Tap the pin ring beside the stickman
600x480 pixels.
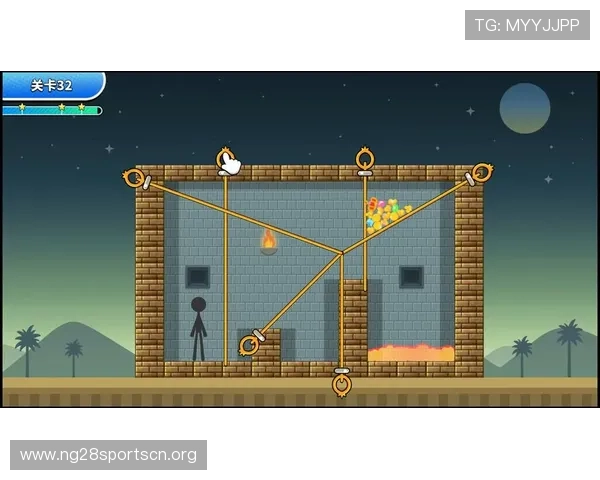click(x=248, y=345)
